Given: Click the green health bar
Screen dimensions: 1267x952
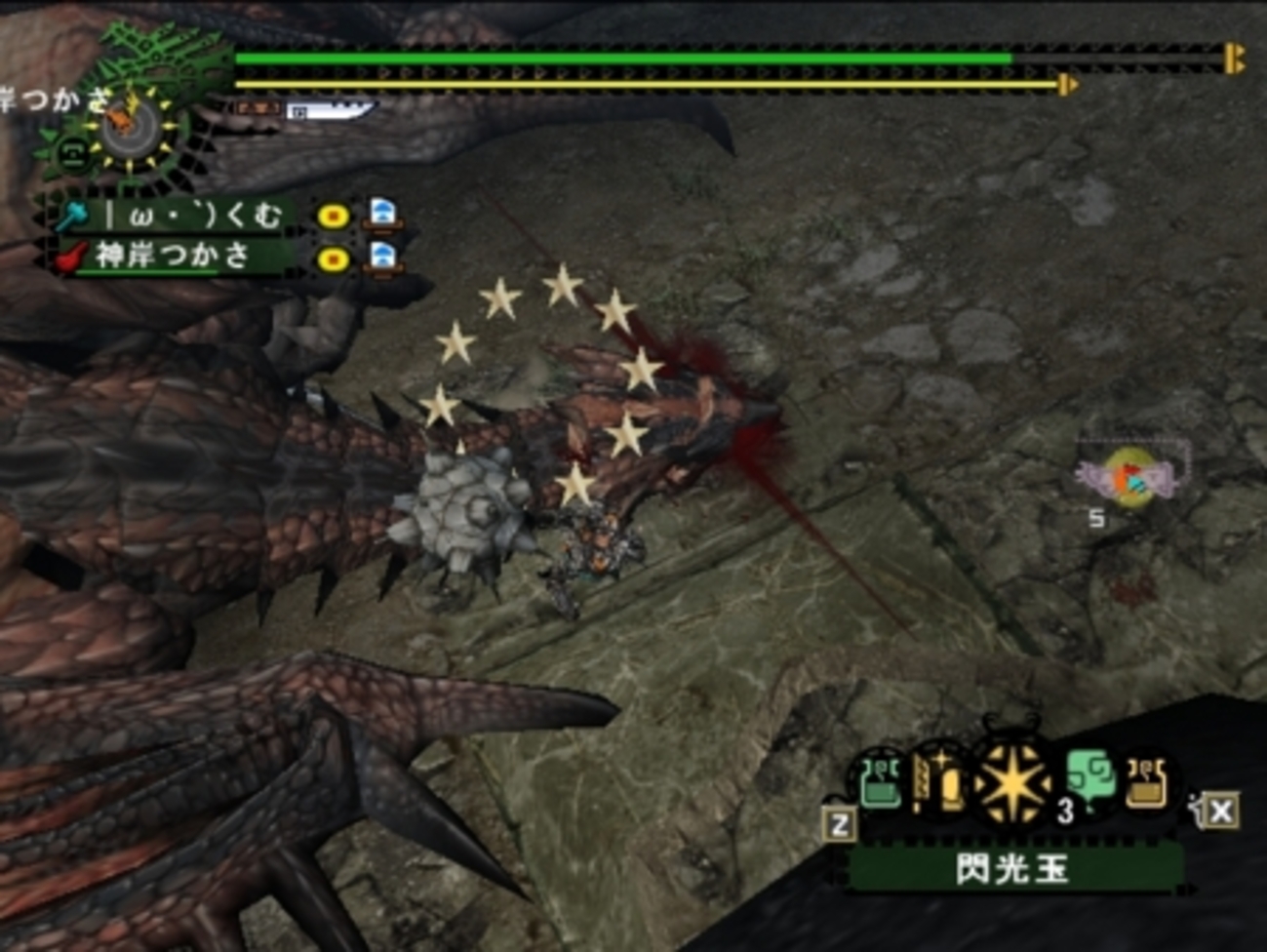Looking at the screenshot, I should click(x=624, y=59).
